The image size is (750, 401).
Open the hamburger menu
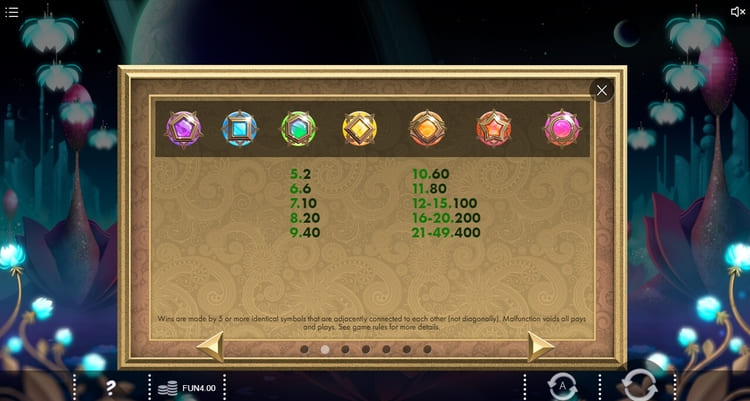point(12,12)
